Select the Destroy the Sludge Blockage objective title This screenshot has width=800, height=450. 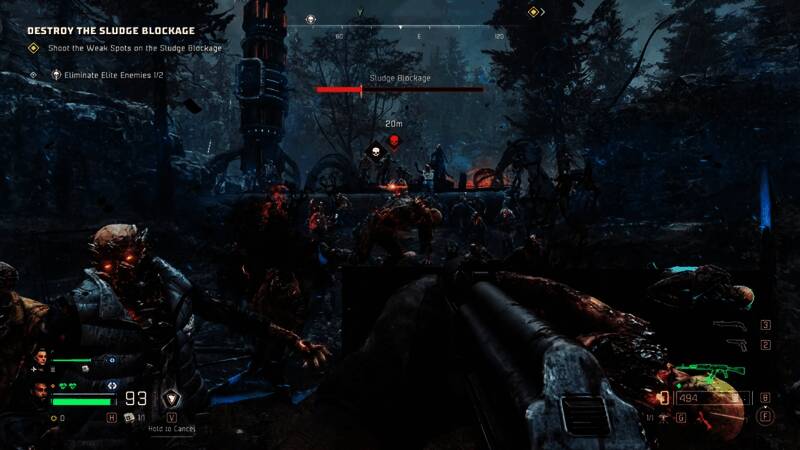click(x=111, y=31)
